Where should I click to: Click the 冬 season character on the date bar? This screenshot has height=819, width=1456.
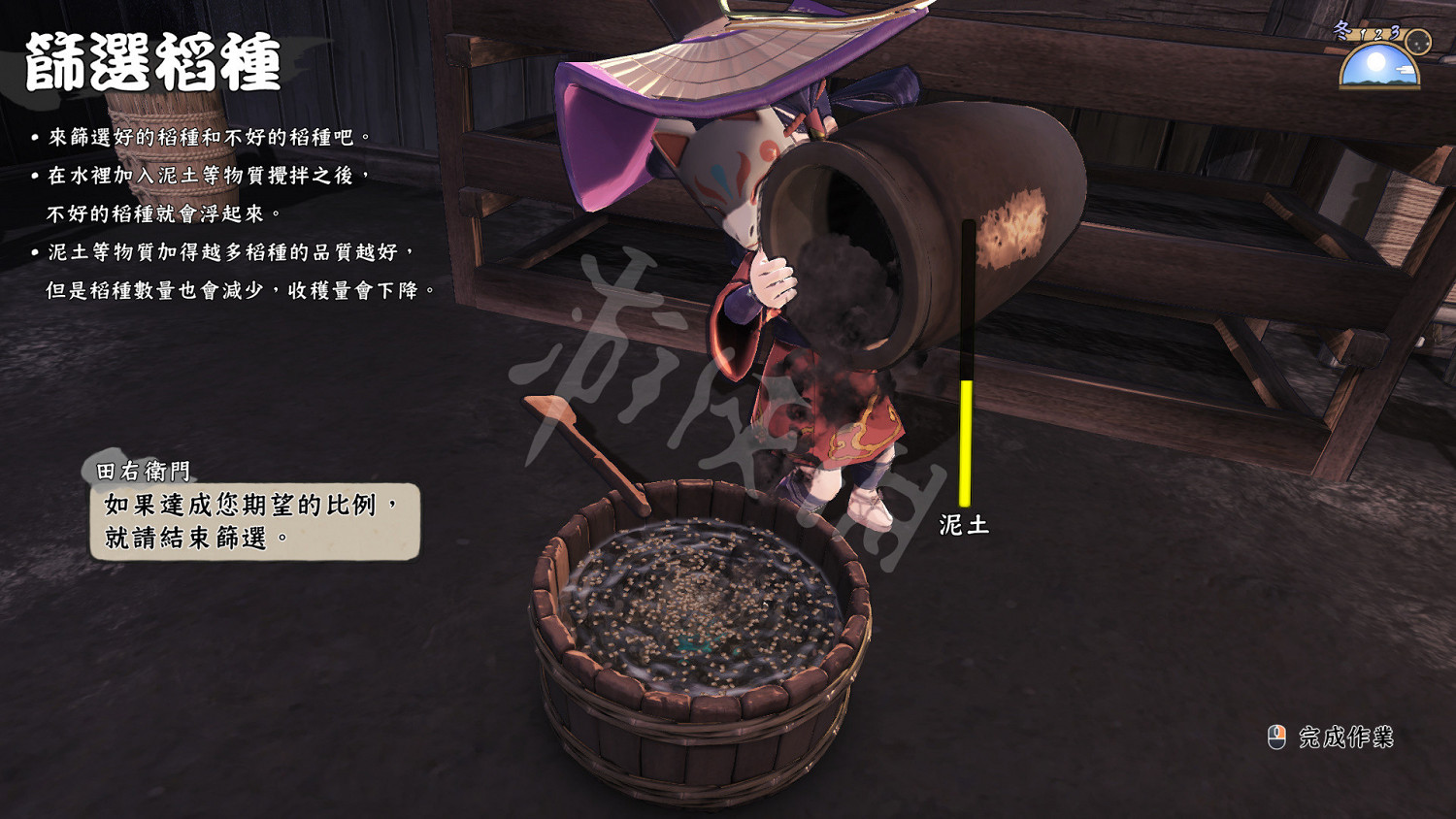[1341, 30]
